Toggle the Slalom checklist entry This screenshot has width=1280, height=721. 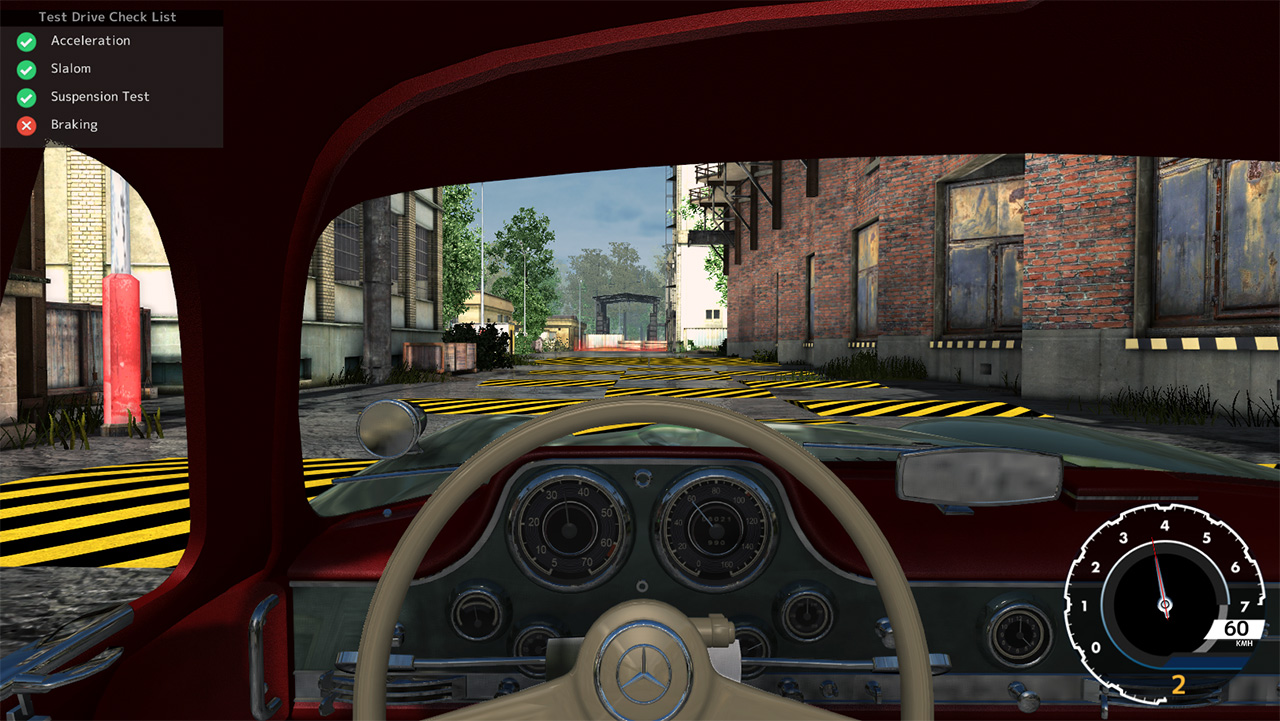(x=67, y=68)
